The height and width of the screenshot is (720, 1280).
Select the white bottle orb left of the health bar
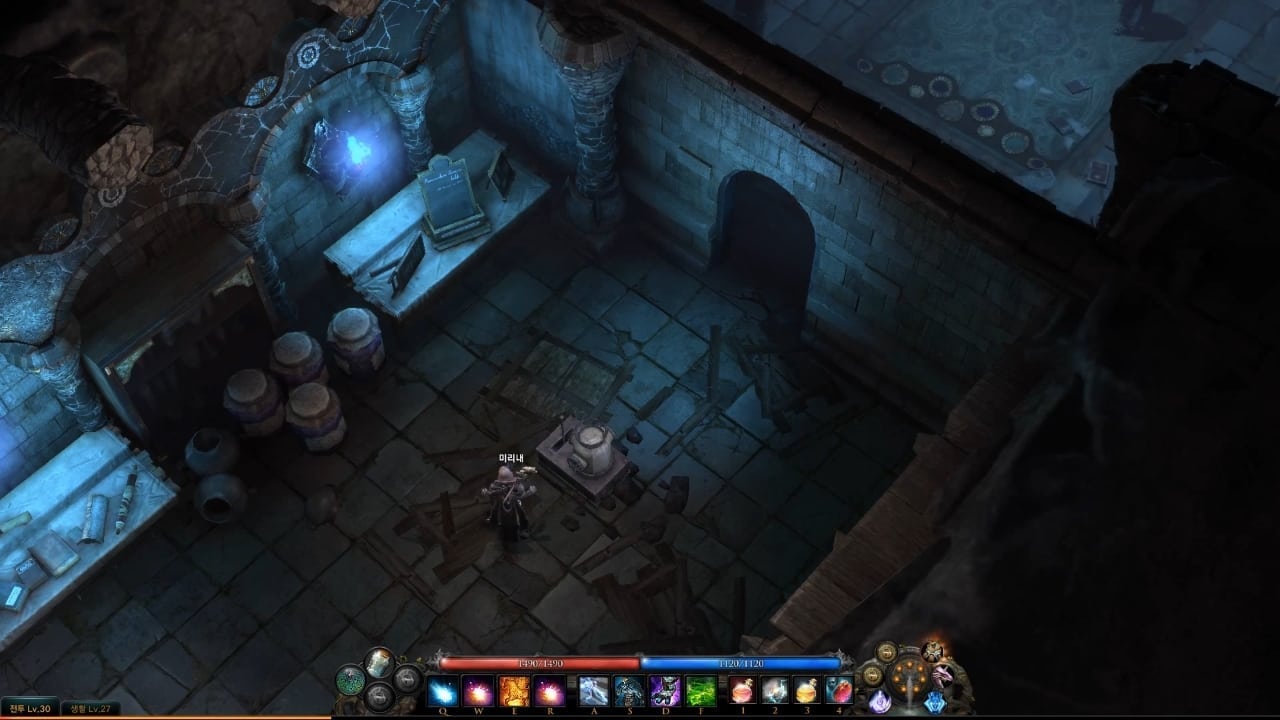(x=379, y=661)
